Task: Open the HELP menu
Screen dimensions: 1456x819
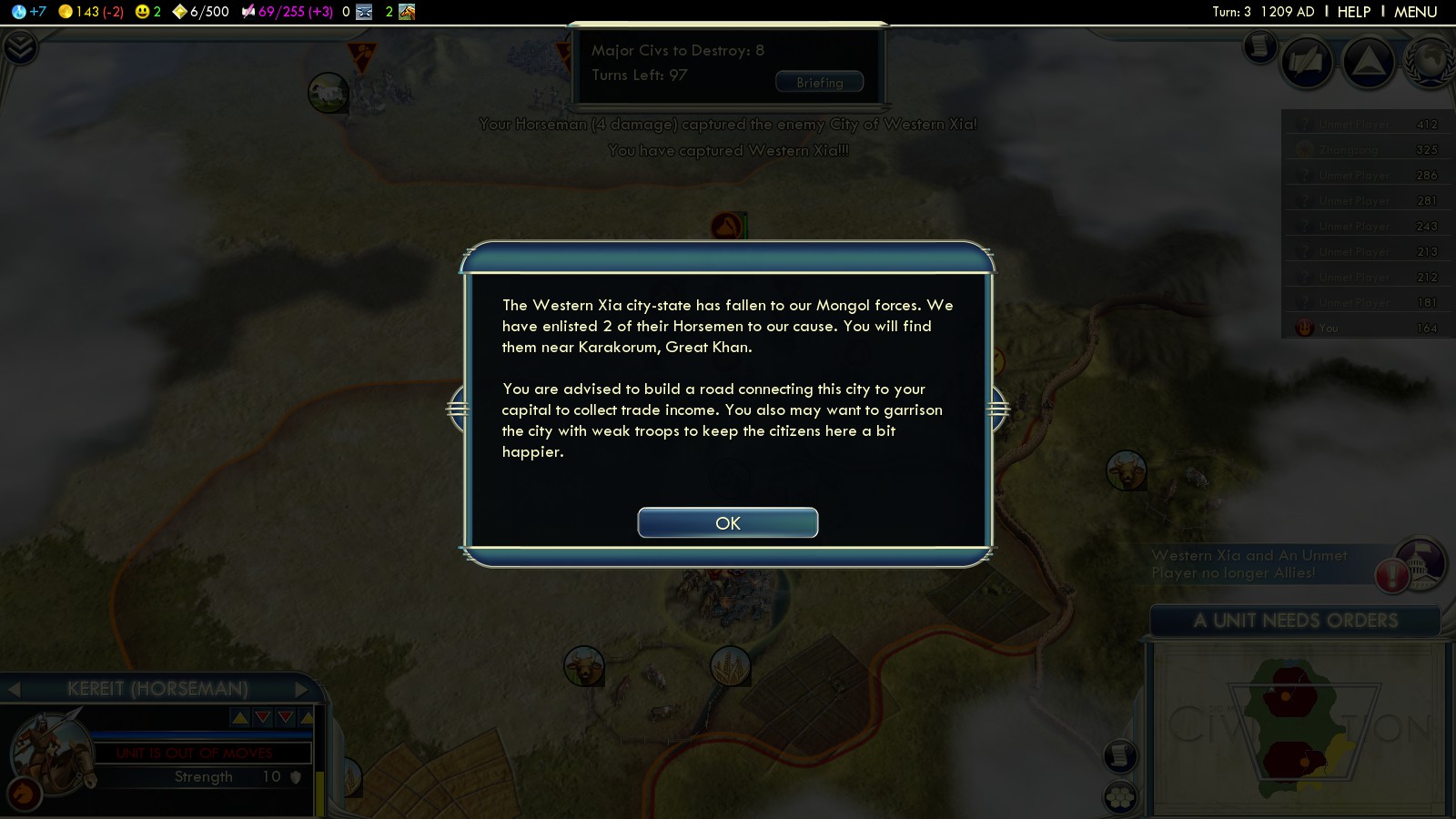Action: coord(1353,12)
